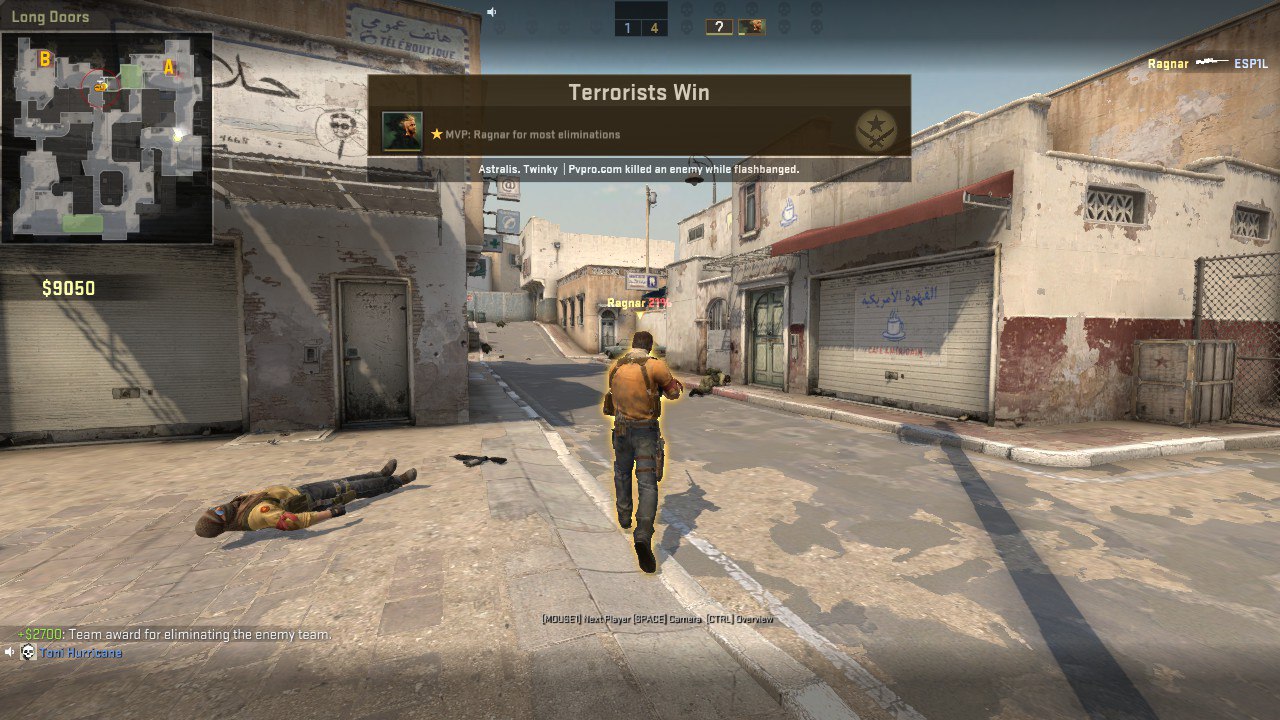Click the question-mark player avatar in scoreboard

718,27
